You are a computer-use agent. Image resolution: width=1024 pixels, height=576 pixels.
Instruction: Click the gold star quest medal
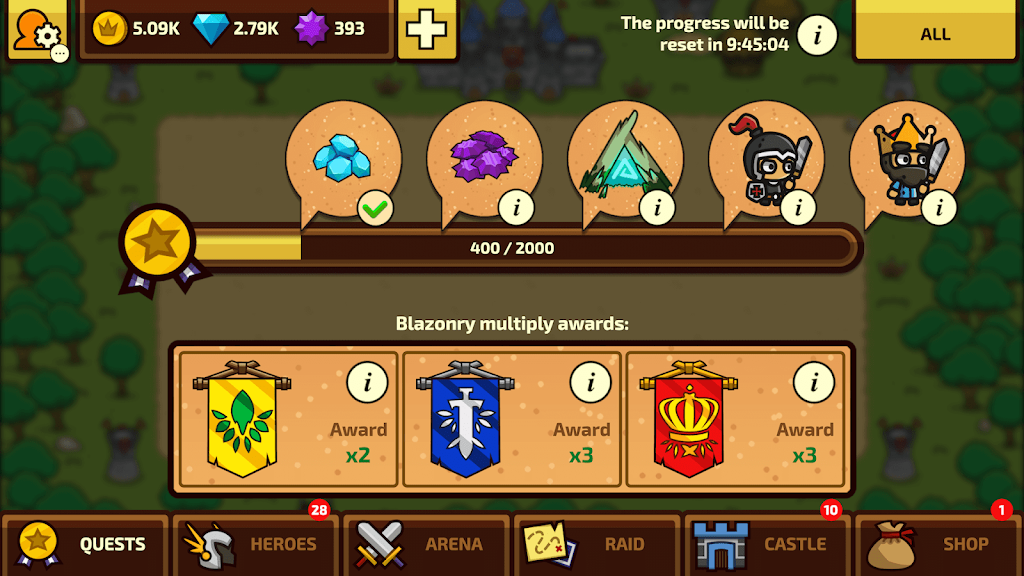[x=160, y=242]
